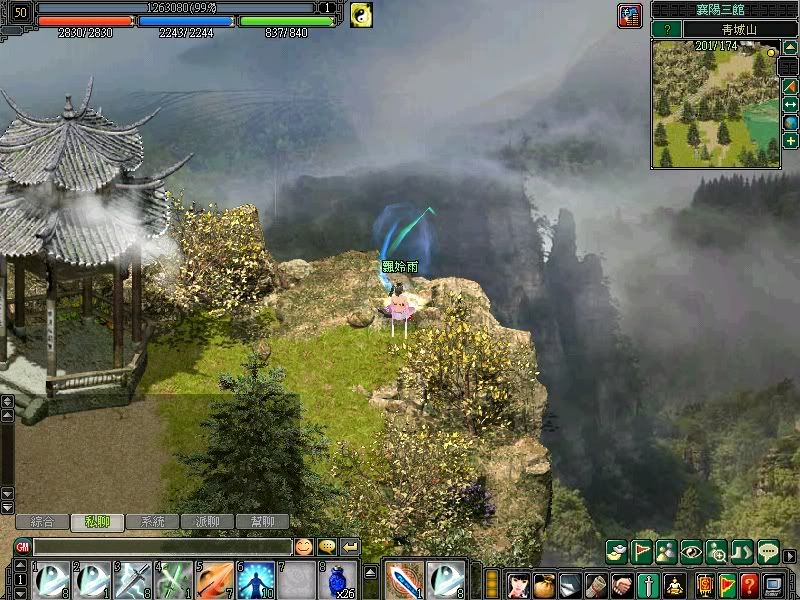Viewport: 800px width, 600px height.
Task: Activate the glowing blue figure skill
Action: pos(256,580)
